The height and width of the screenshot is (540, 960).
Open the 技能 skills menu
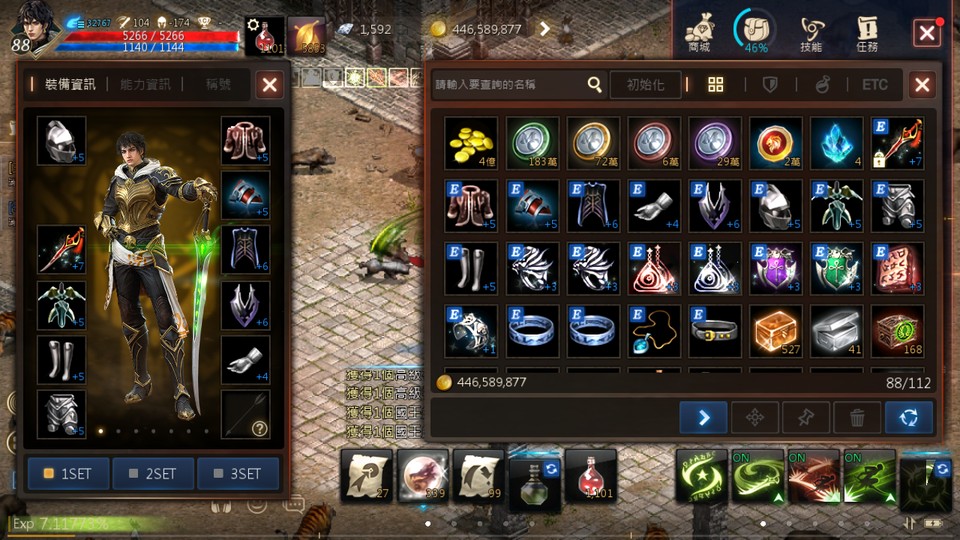811,31
